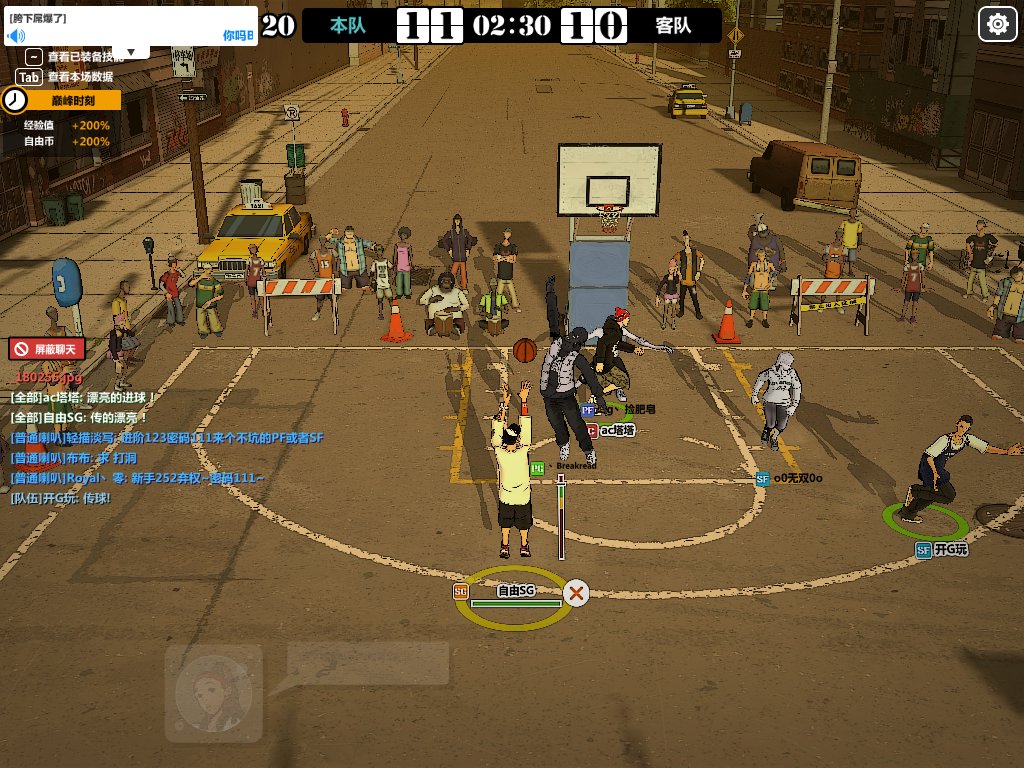Click the faded speech bubble chat box

pos(367,663)
